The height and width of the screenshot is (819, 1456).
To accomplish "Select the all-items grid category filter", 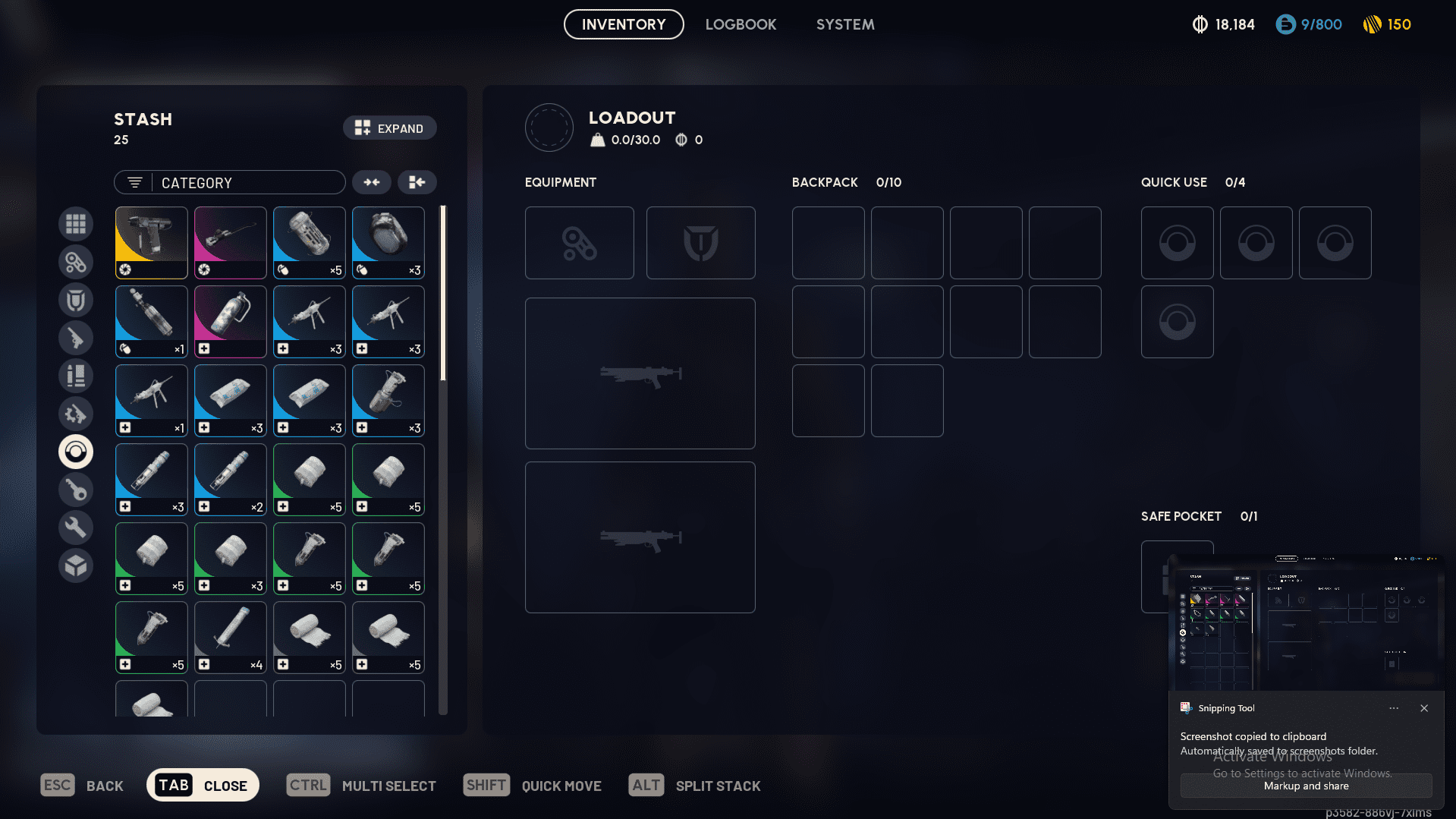I will [x=76, y=224].
